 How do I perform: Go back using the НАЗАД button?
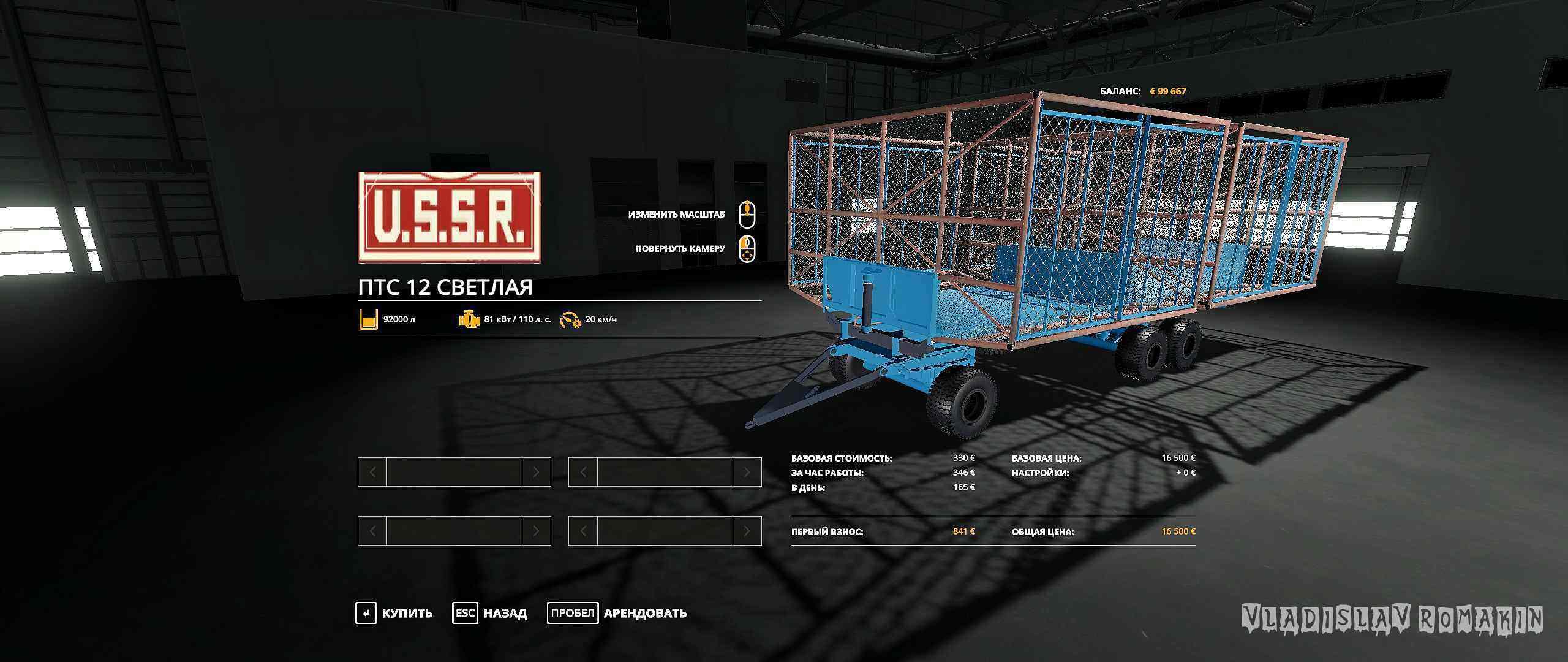click(491, 613)
